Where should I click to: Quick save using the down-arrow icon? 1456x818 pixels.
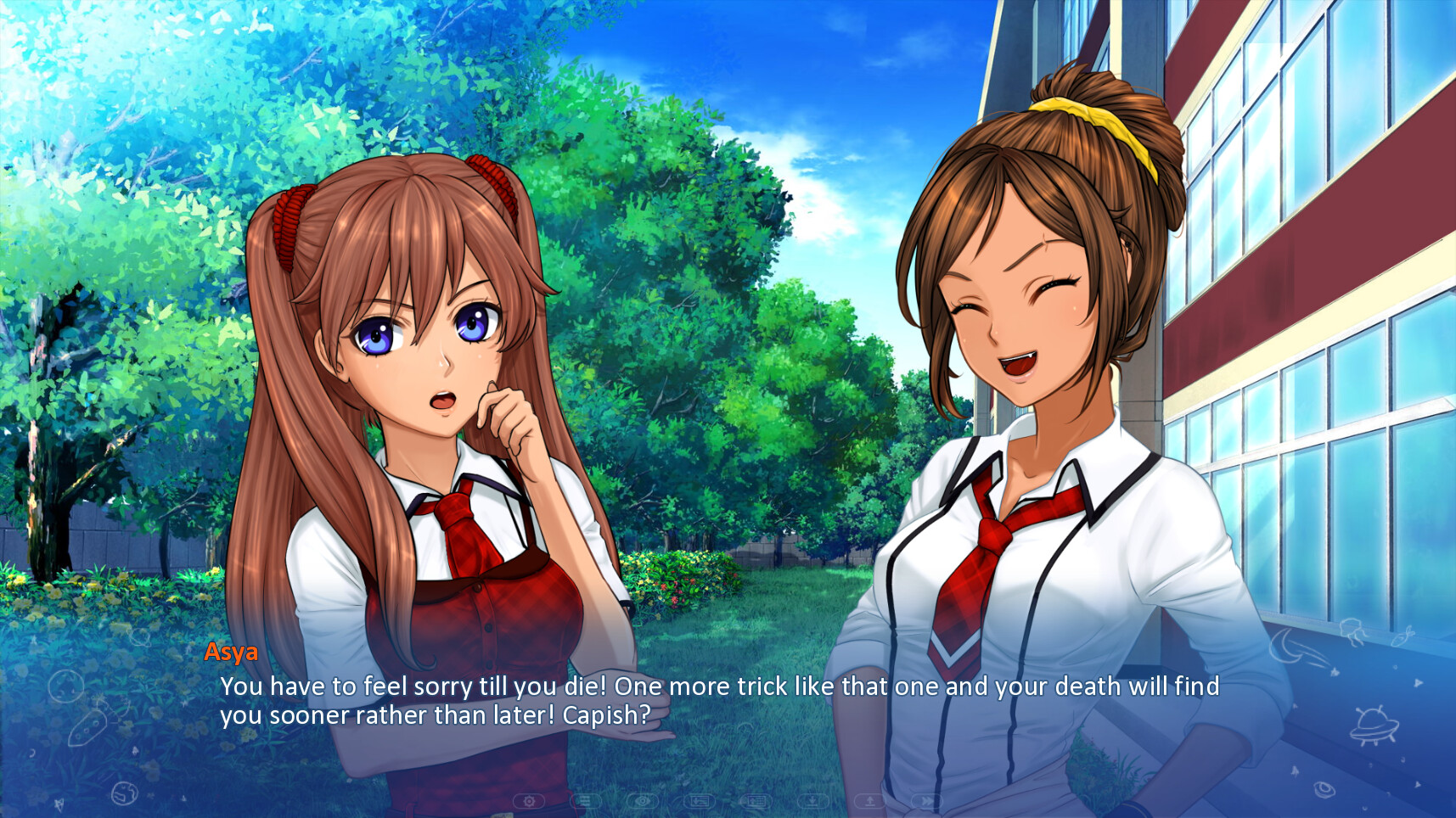pyautogui.click(x=812, y=799)
